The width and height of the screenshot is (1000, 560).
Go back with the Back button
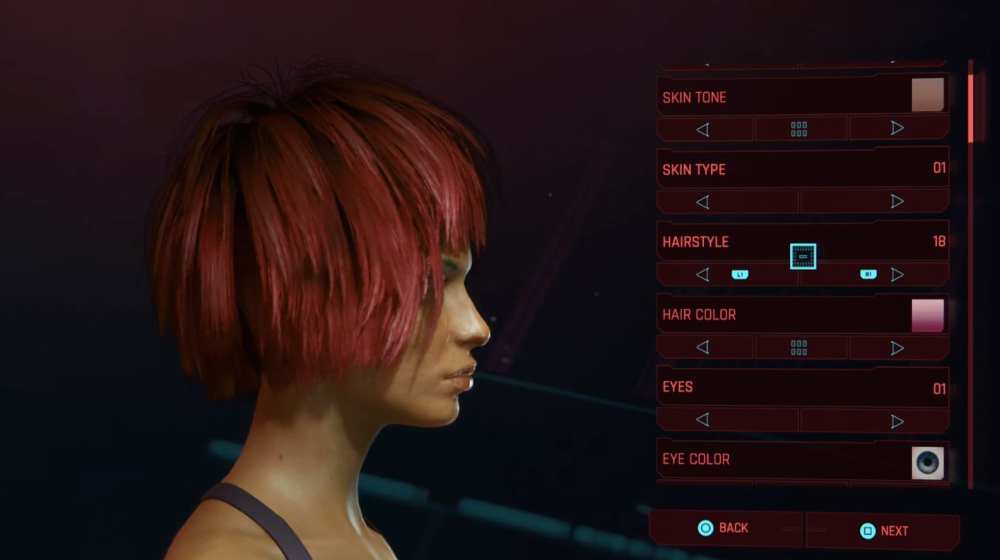click(723, 528)
